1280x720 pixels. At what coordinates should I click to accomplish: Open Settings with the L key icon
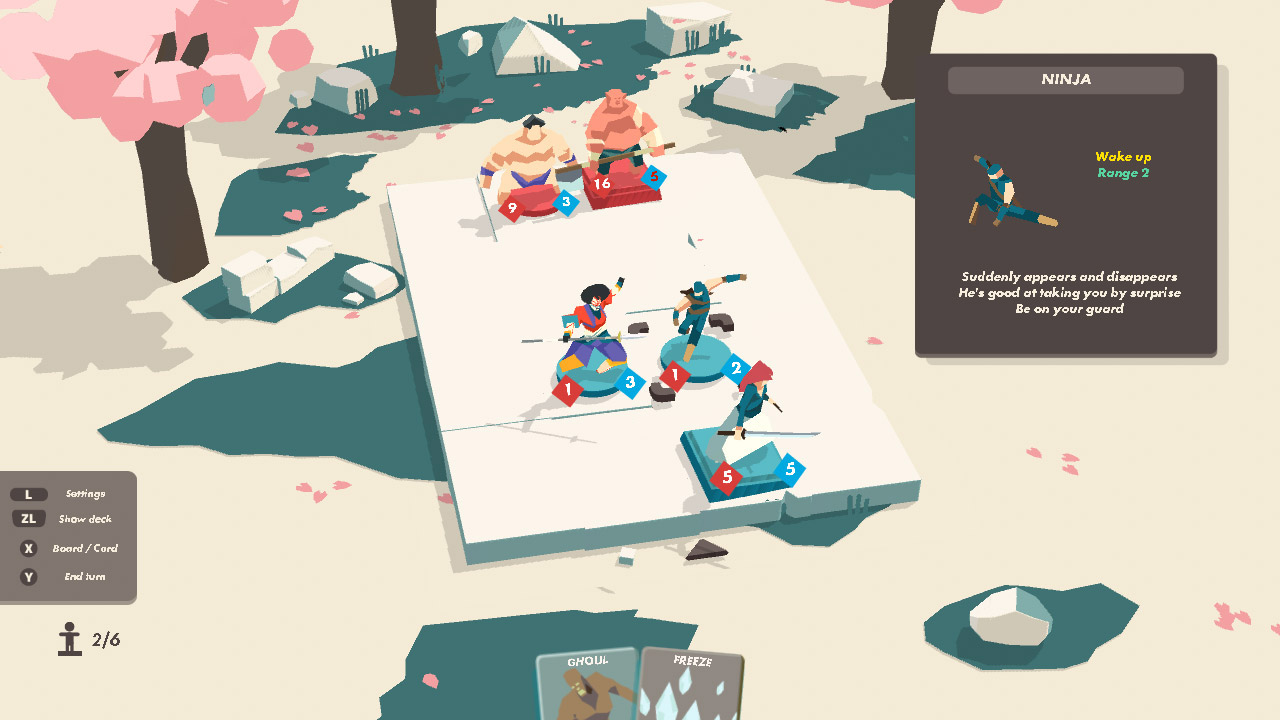tap(30, 493)
